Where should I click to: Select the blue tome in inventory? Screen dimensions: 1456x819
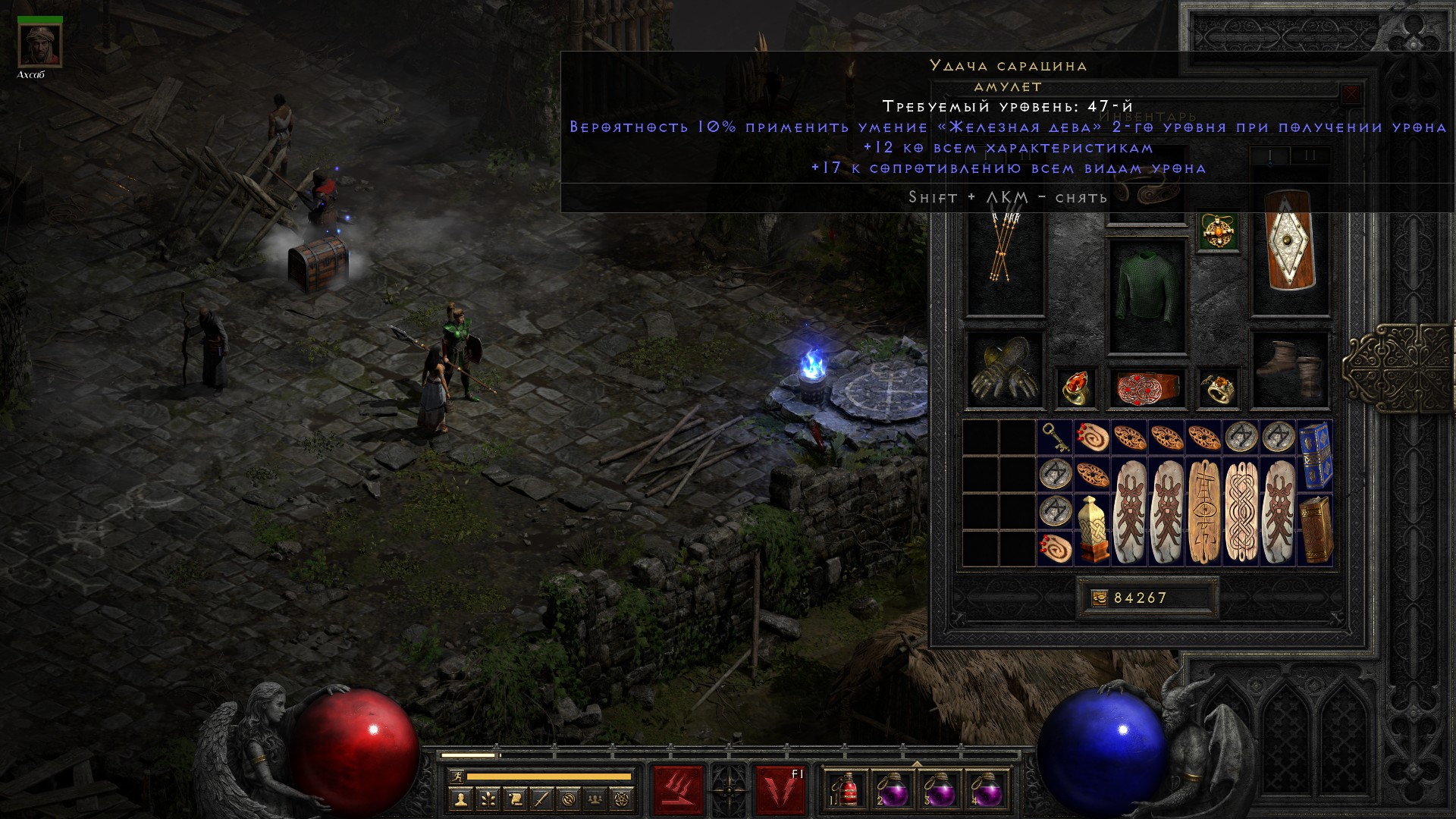pos(1315,455)
